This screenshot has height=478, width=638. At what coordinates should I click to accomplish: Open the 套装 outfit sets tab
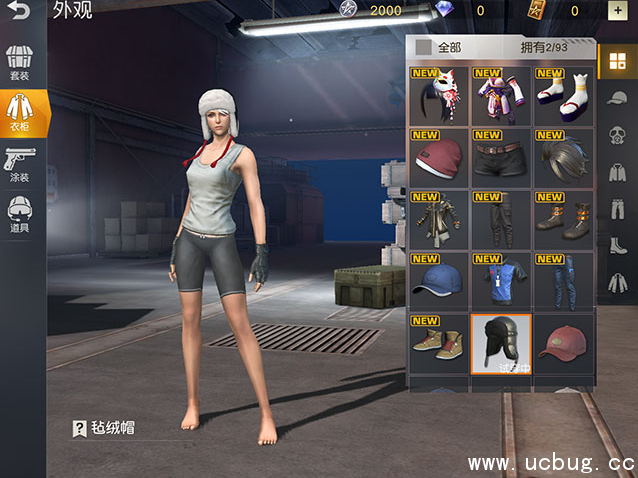20,61
